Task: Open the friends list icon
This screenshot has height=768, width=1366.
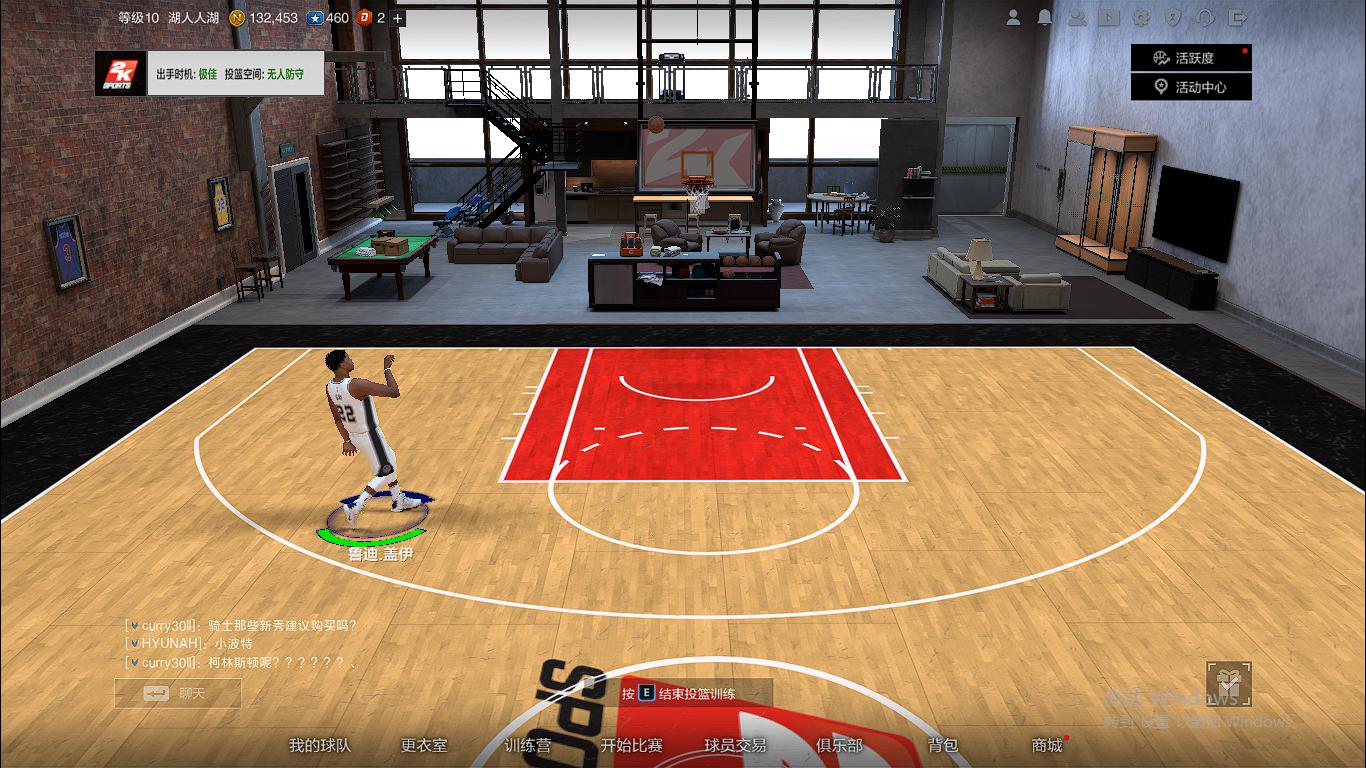Action: coord(1077,17)
